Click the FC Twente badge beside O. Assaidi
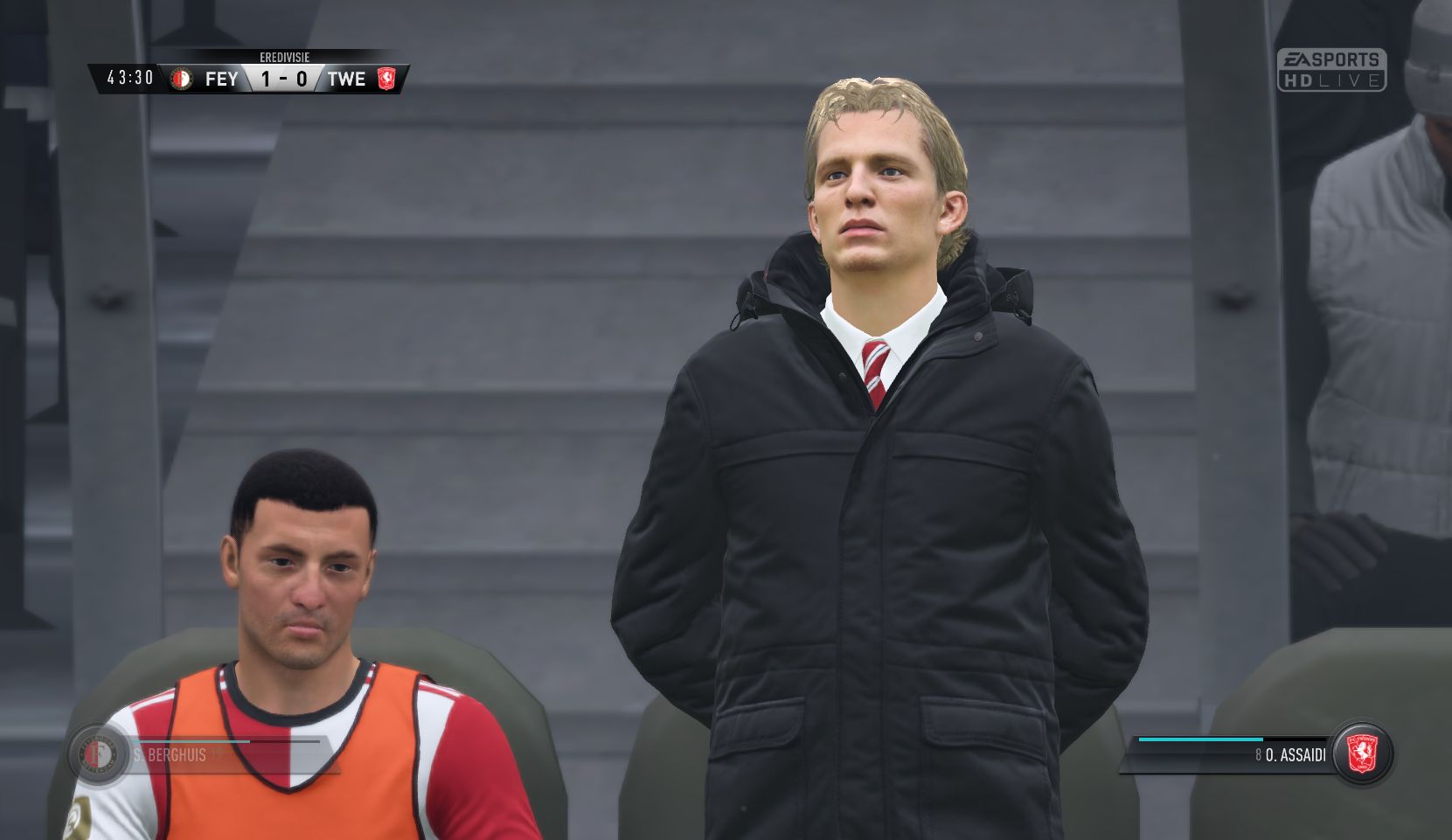This screenshot has width=1452, height=840. (x=1360, y=754)
